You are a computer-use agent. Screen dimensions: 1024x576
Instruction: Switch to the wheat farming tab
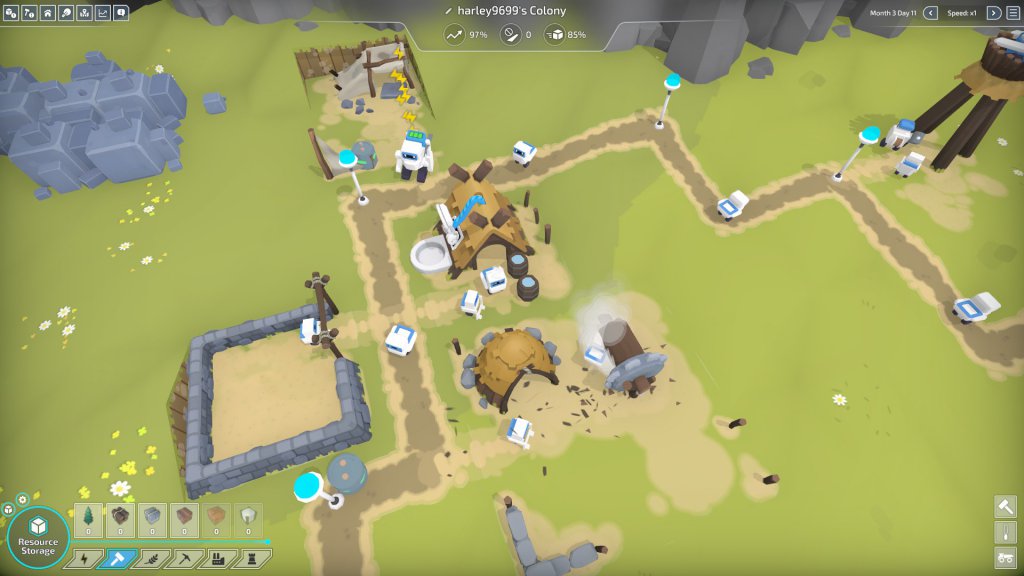coord(151,559)
